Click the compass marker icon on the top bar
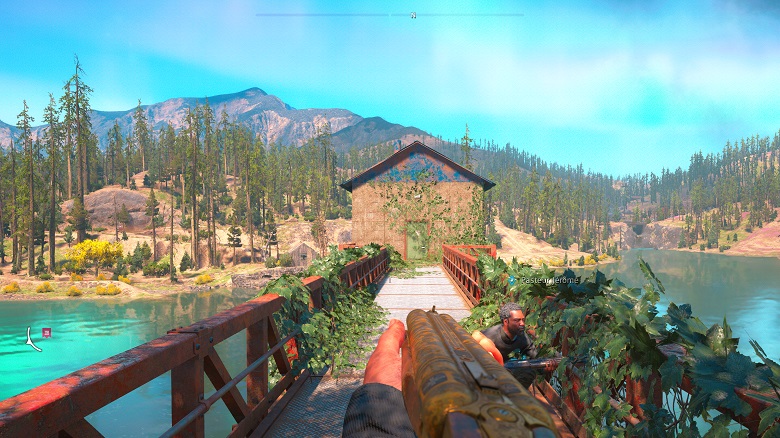The image size is (780, 438). 413,15
